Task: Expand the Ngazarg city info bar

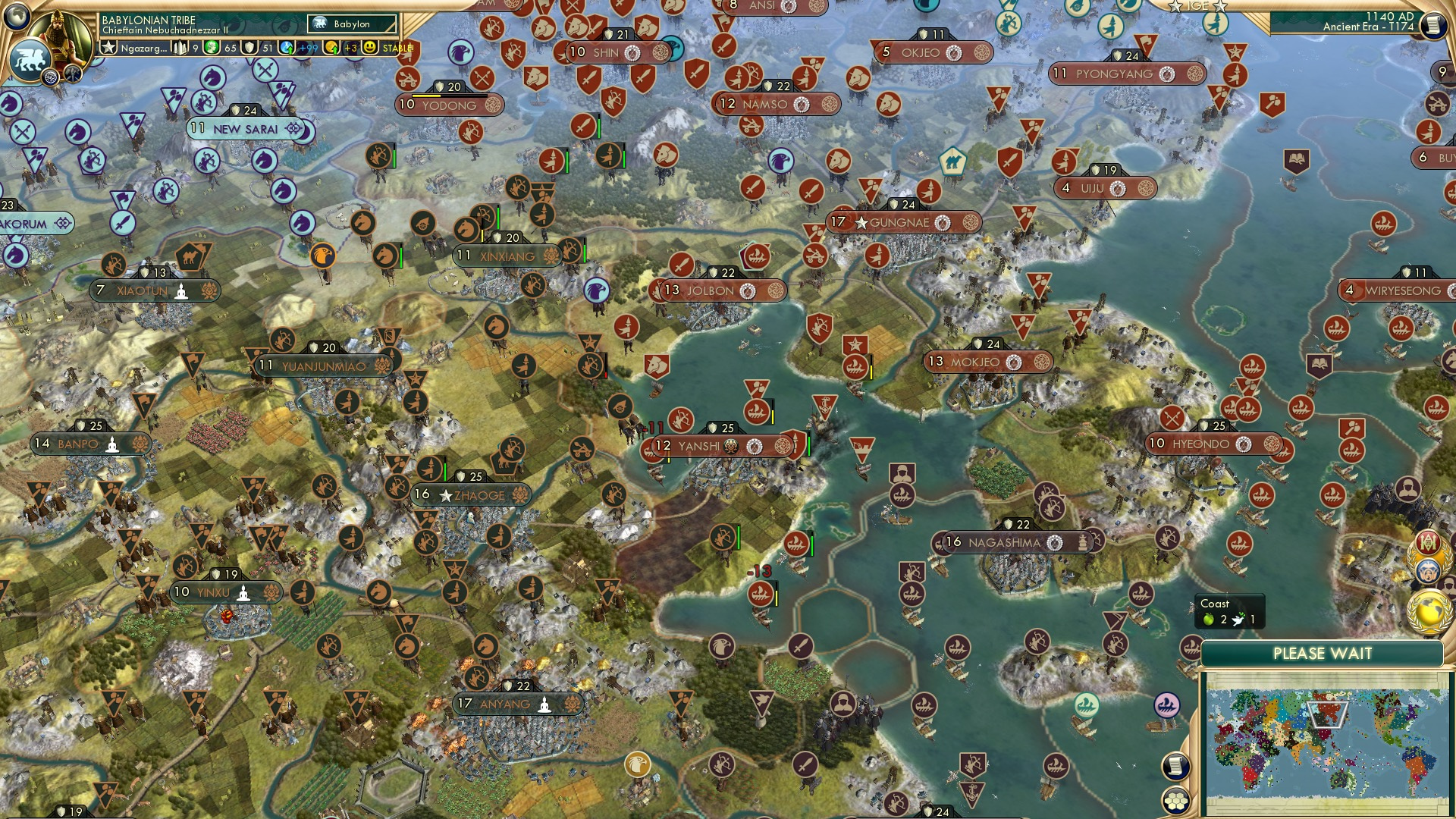Action: click(x=144, y=48)
